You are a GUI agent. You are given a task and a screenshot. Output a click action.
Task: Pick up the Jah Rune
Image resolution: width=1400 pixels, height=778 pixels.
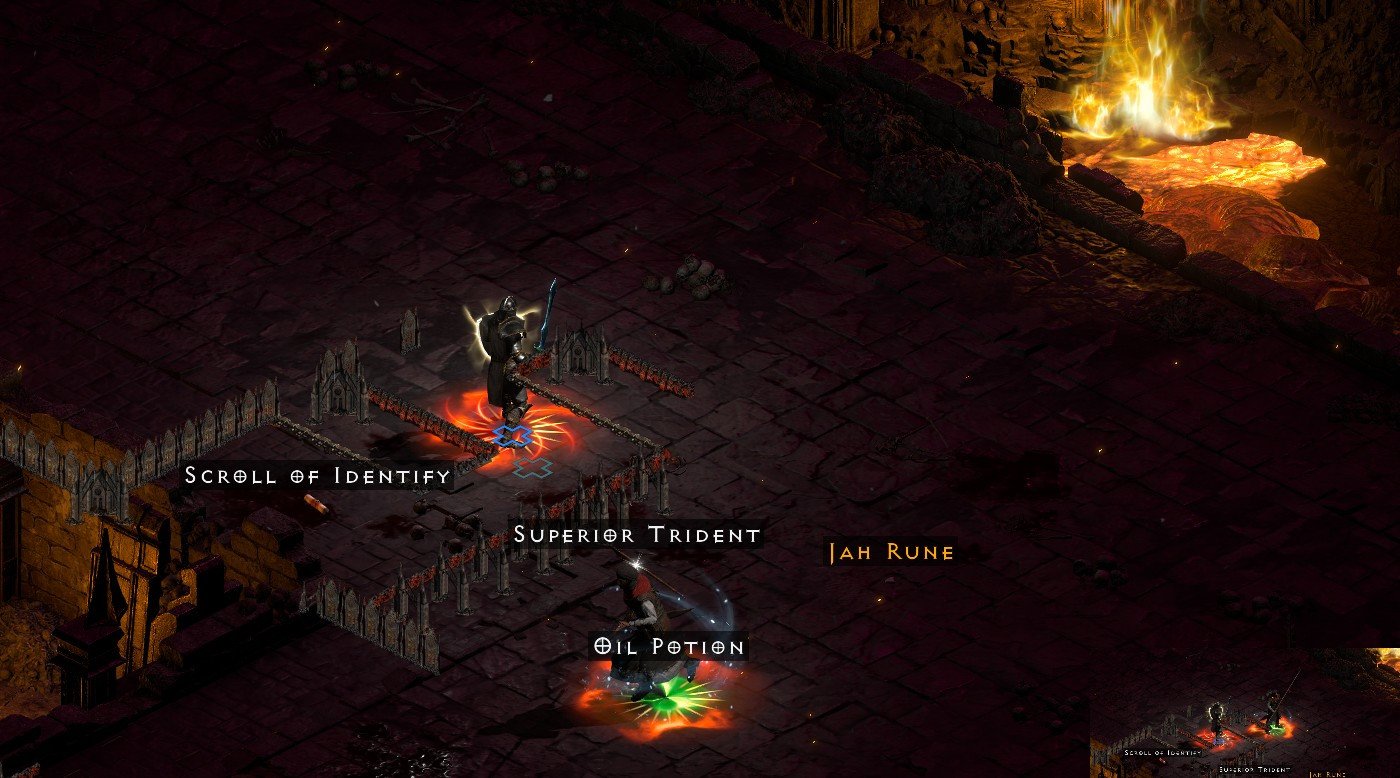[x=888, y=551]
